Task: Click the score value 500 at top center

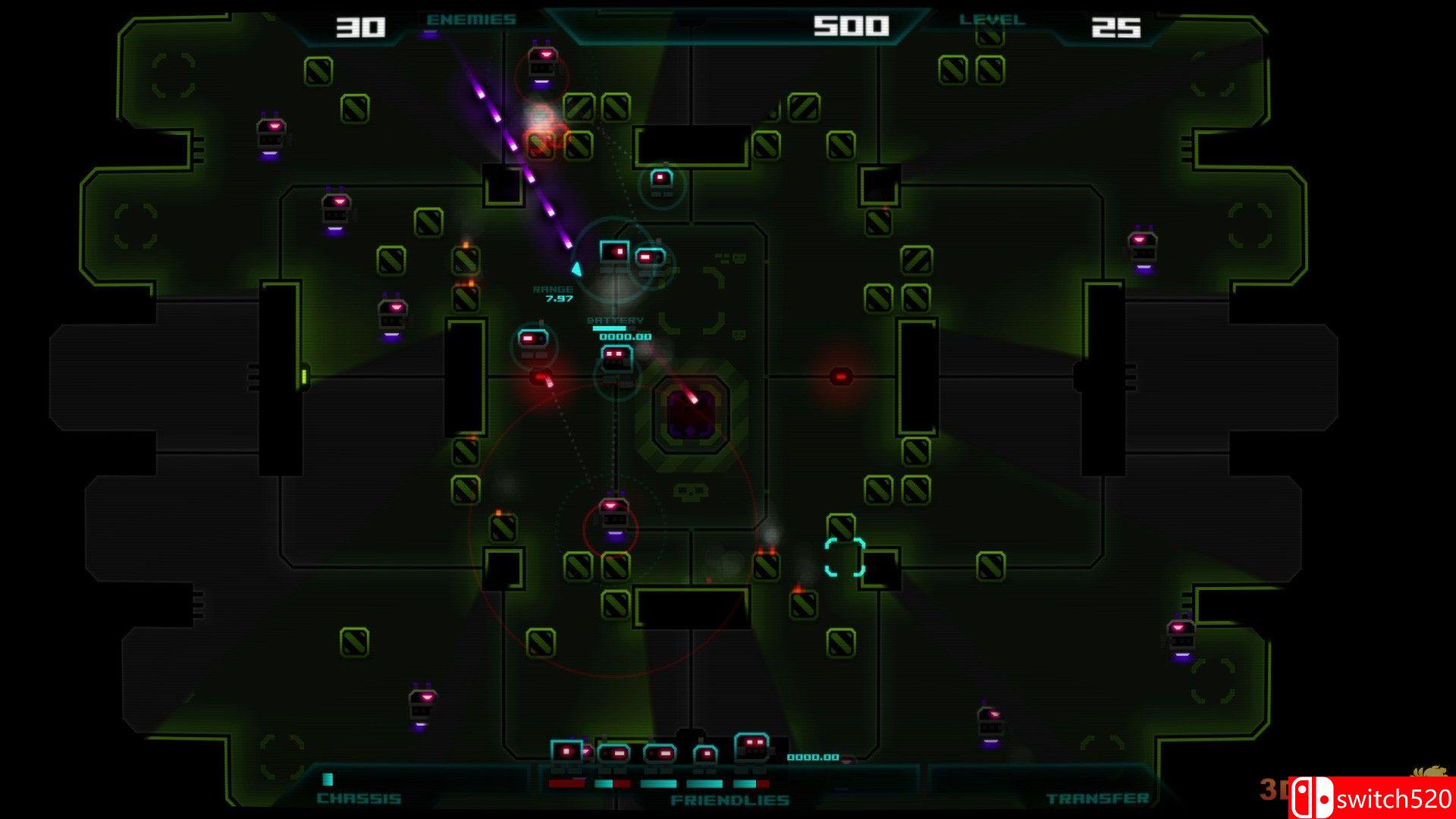Action: [x=852, y=25]
